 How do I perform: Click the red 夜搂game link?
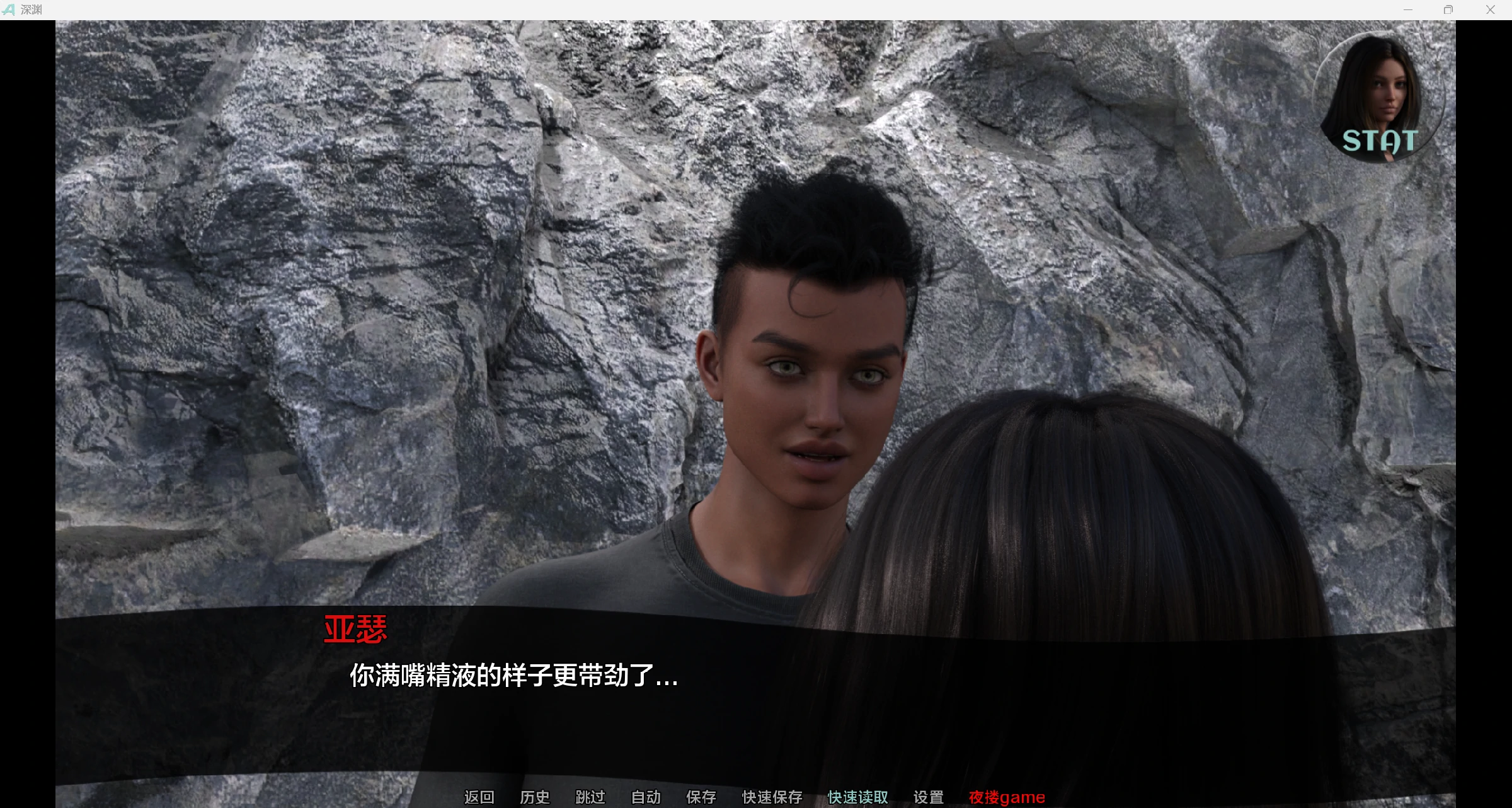[1007, 797]
